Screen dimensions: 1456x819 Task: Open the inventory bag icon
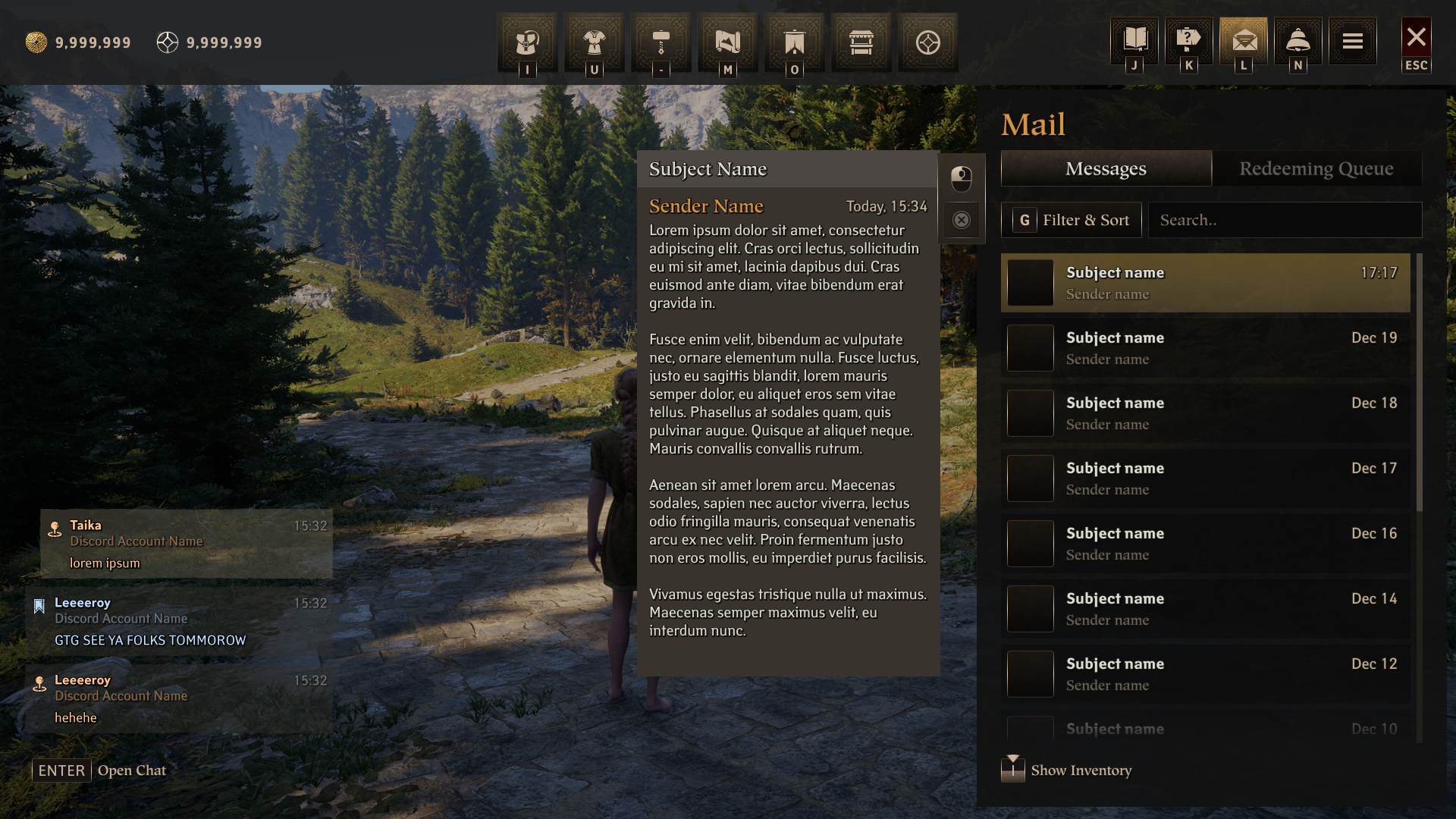527,42
